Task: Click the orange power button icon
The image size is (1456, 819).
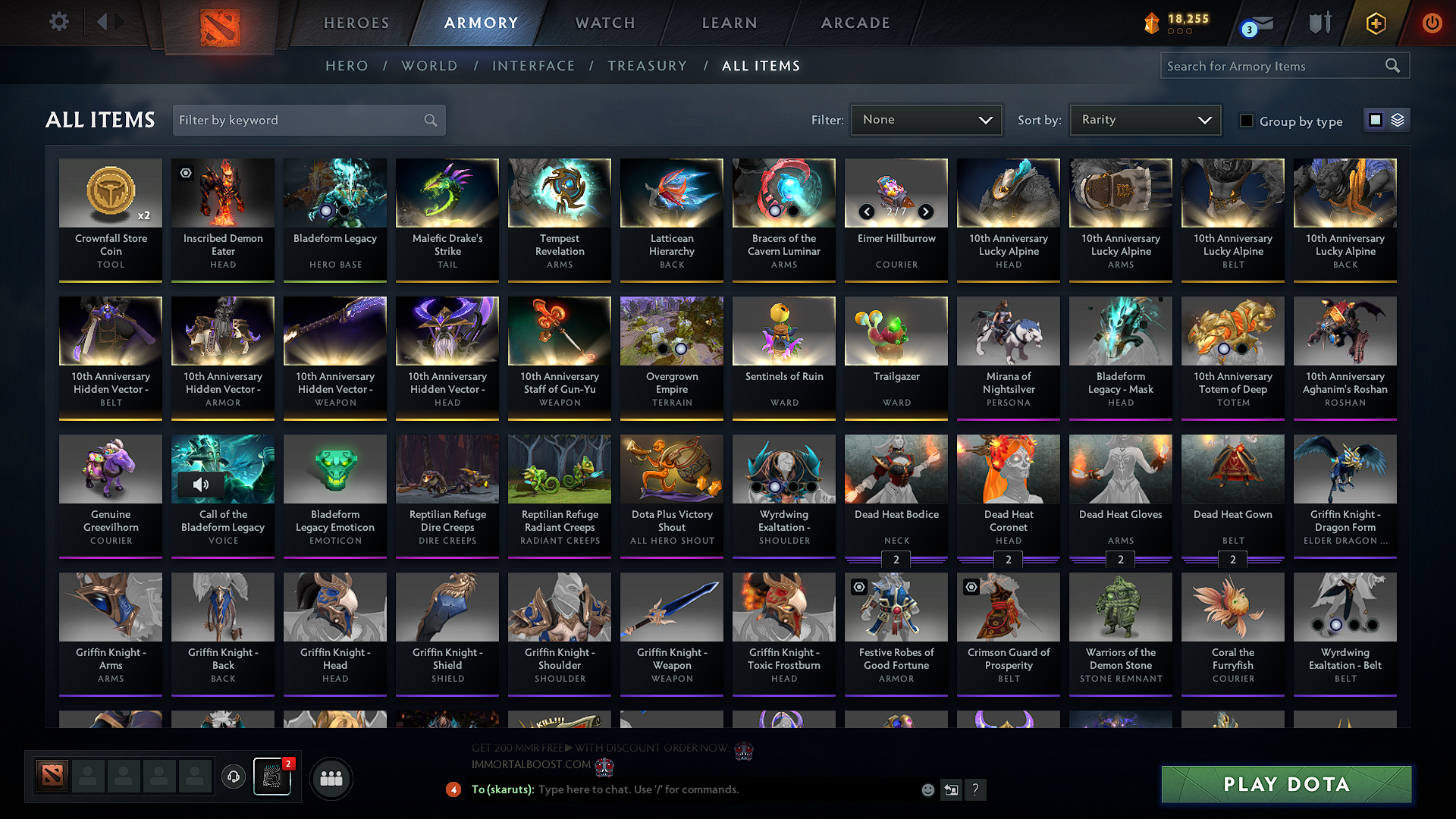Action: 1432,24
